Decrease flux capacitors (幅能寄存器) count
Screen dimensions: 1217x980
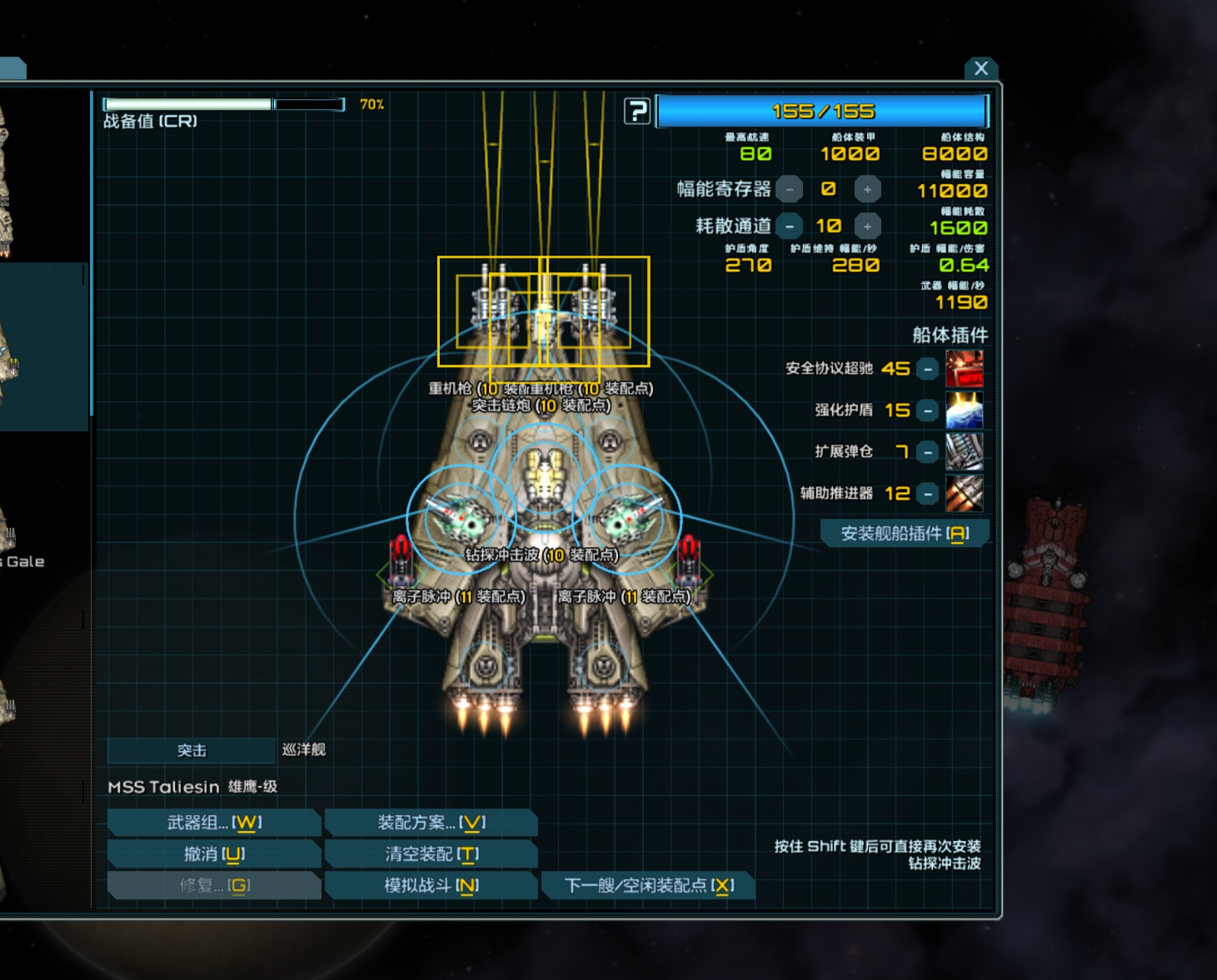[x=789, y=189]
